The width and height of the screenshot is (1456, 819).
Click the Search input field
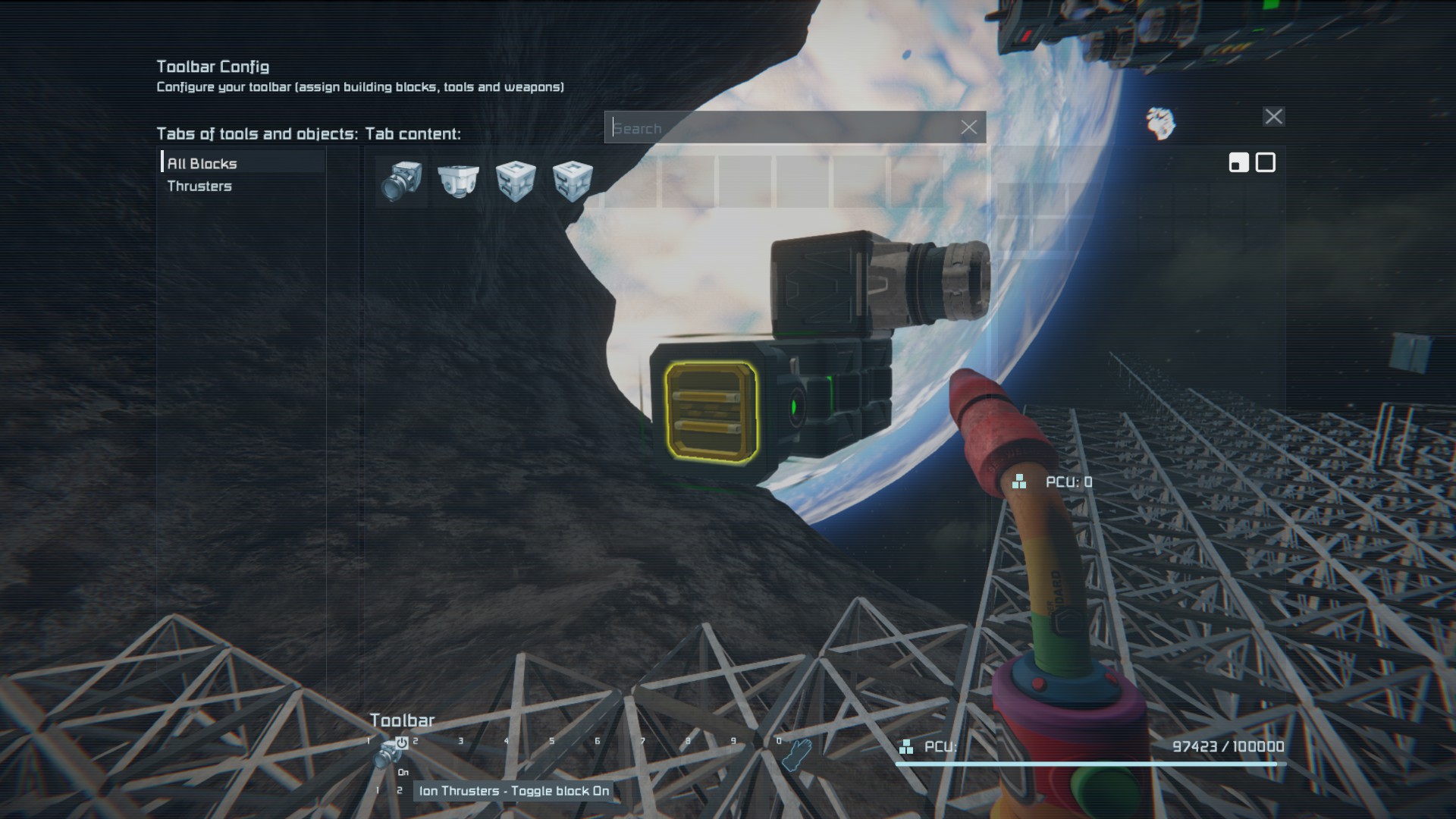point(781,128)
